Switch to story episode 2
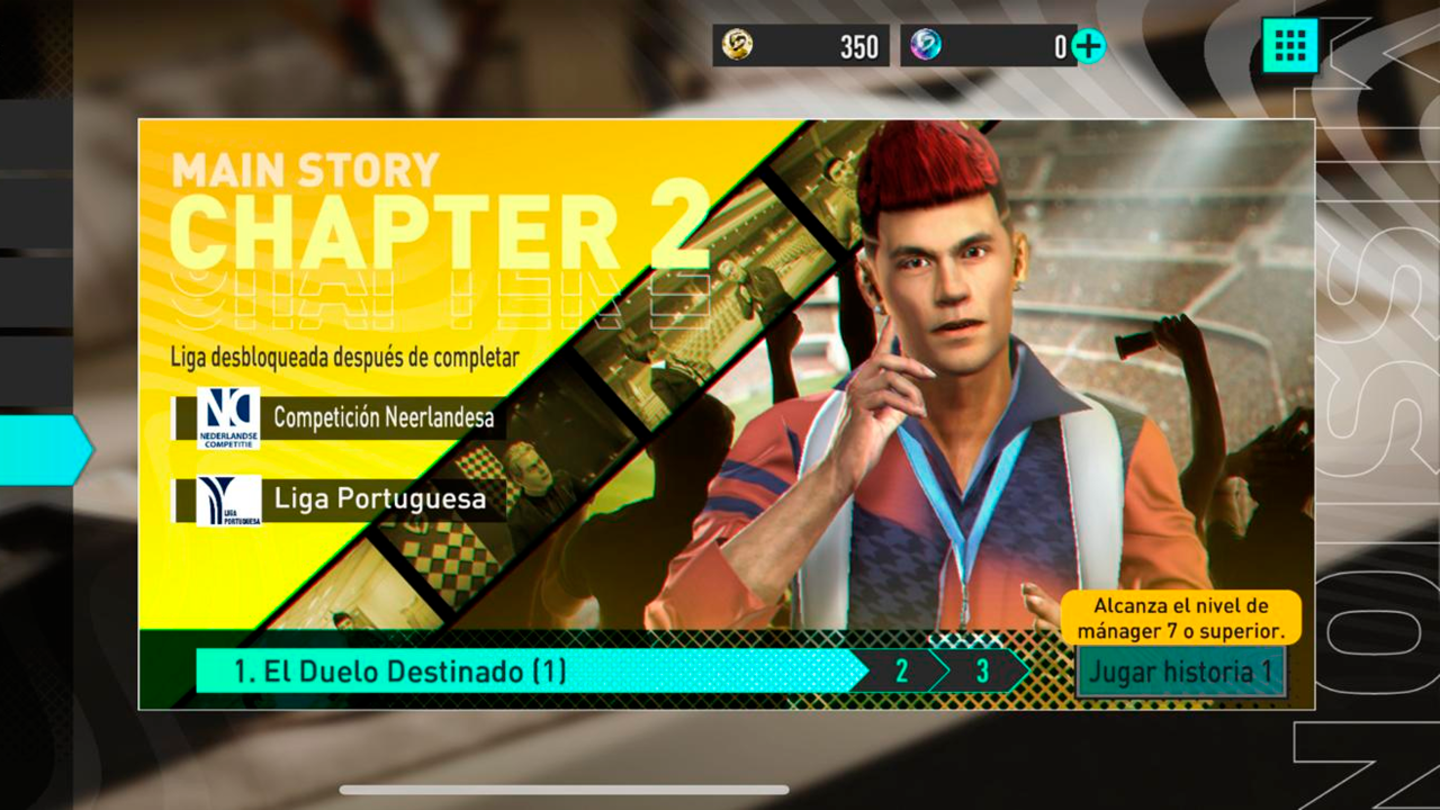 click(901, 671)
